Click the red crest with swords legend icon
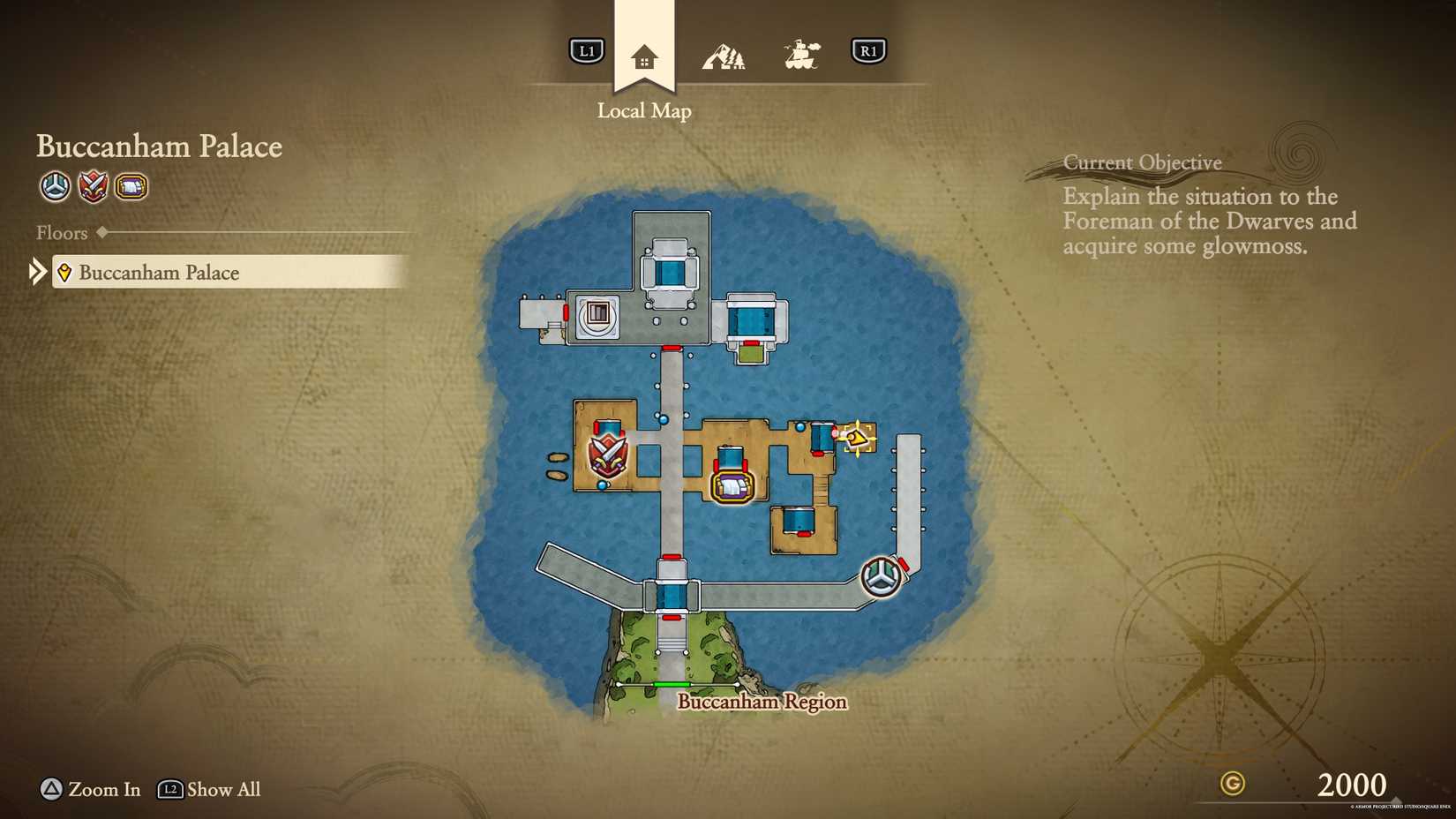Image resolution: width=1456 pixels, height=819 pixels. coord(94,187)
